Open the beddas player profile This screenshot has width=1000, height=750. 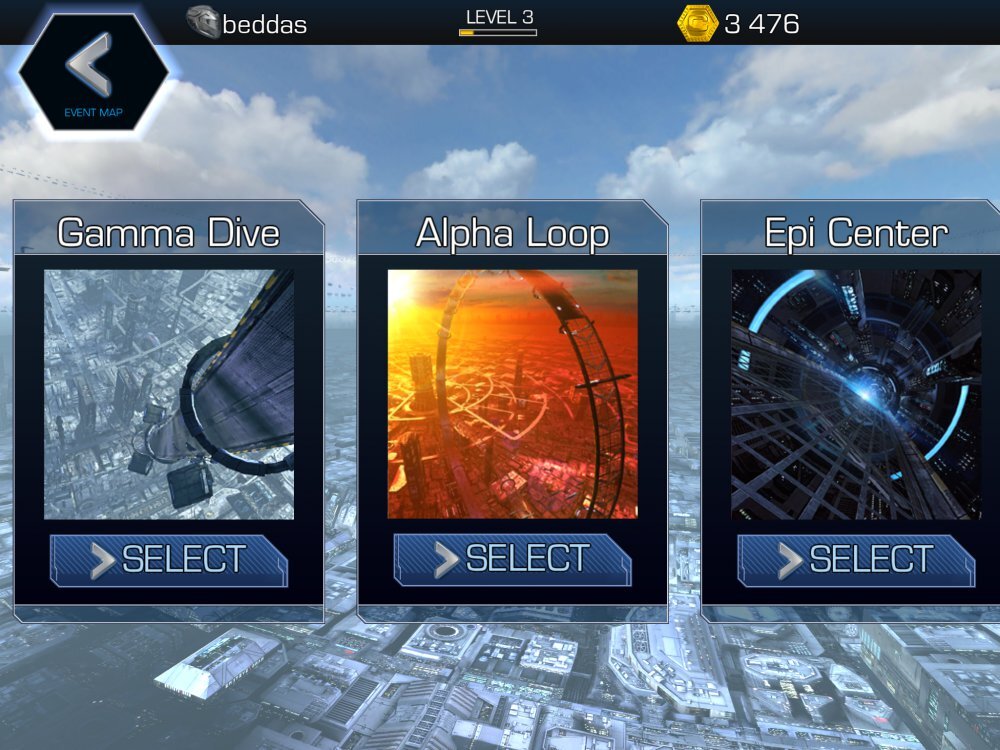click(x=247, y=23)
